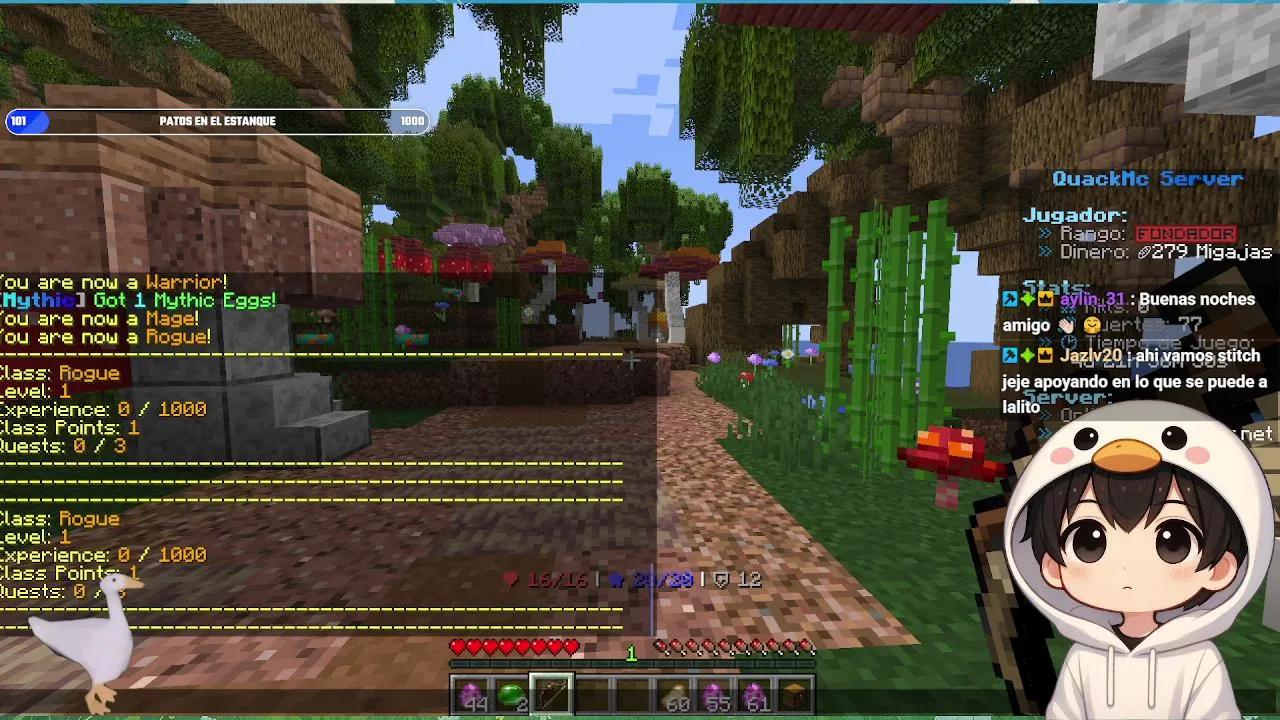Click the glass bottle stack of 60
1280x720 pixels.
(675, 690)
